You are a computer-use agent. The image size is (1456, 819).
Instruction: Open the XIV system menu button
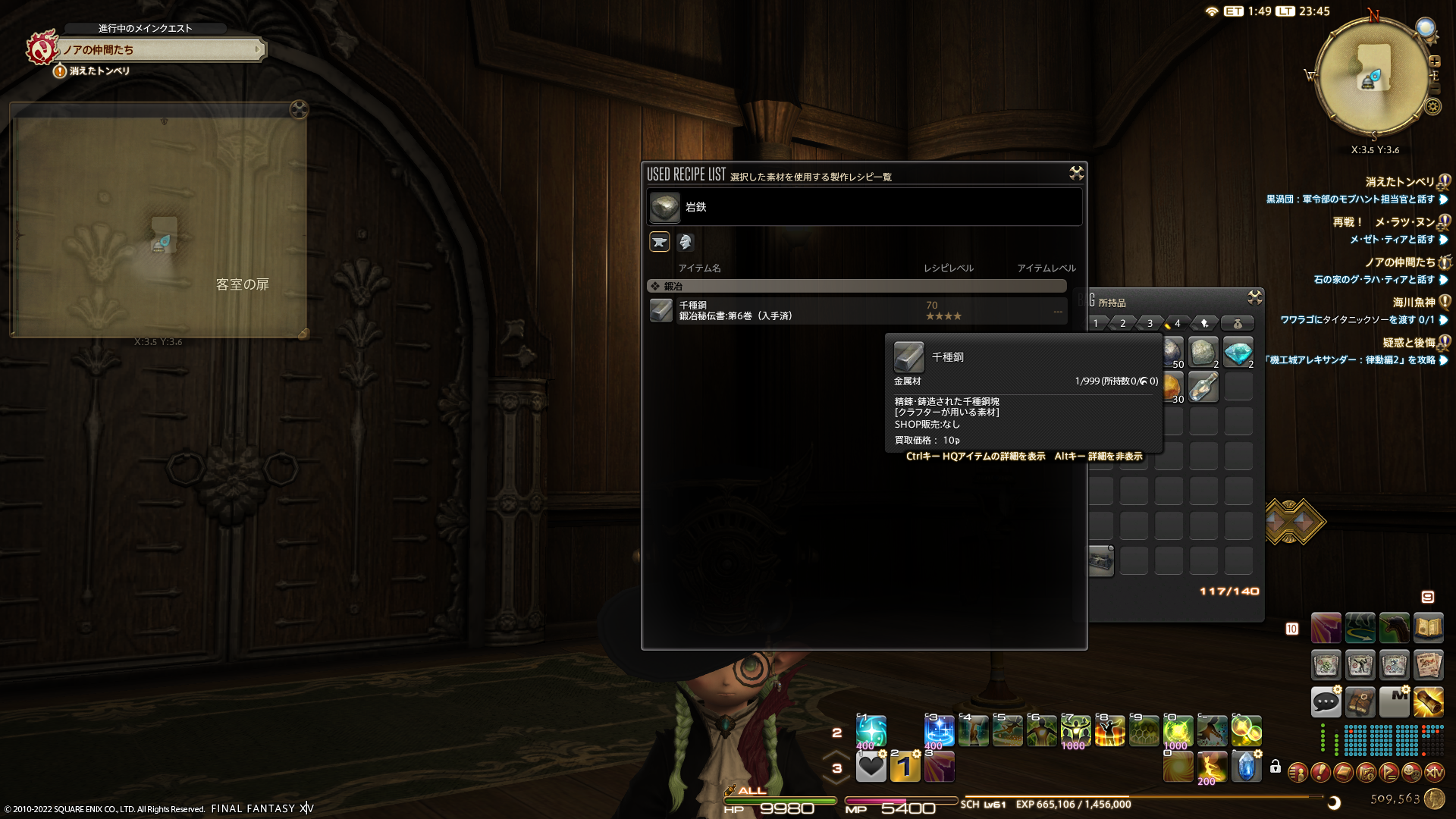pyautogui.click(x=1434, y=773)
